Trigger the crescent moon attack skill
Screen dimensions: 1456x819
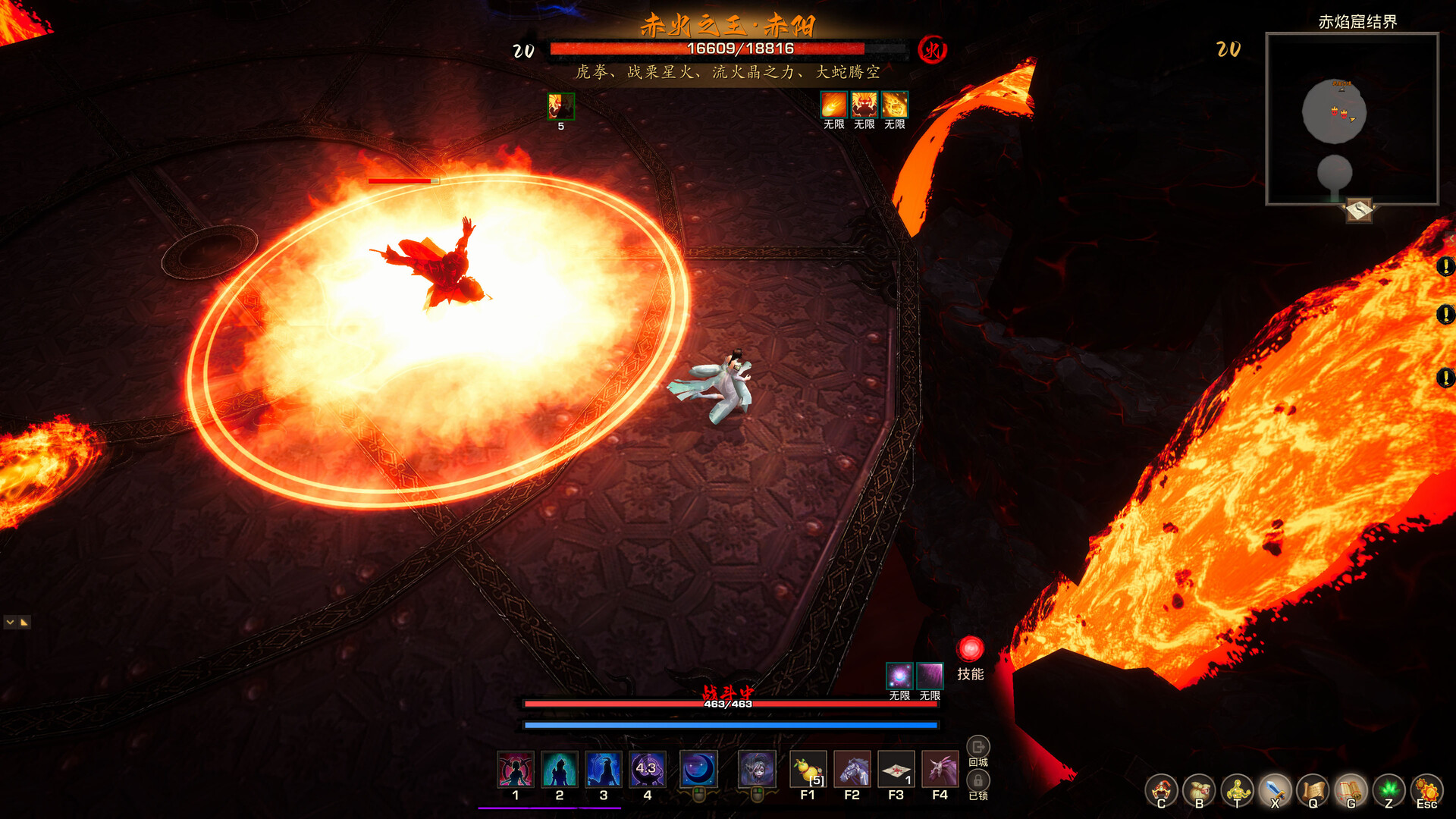(x=698, y=770)
